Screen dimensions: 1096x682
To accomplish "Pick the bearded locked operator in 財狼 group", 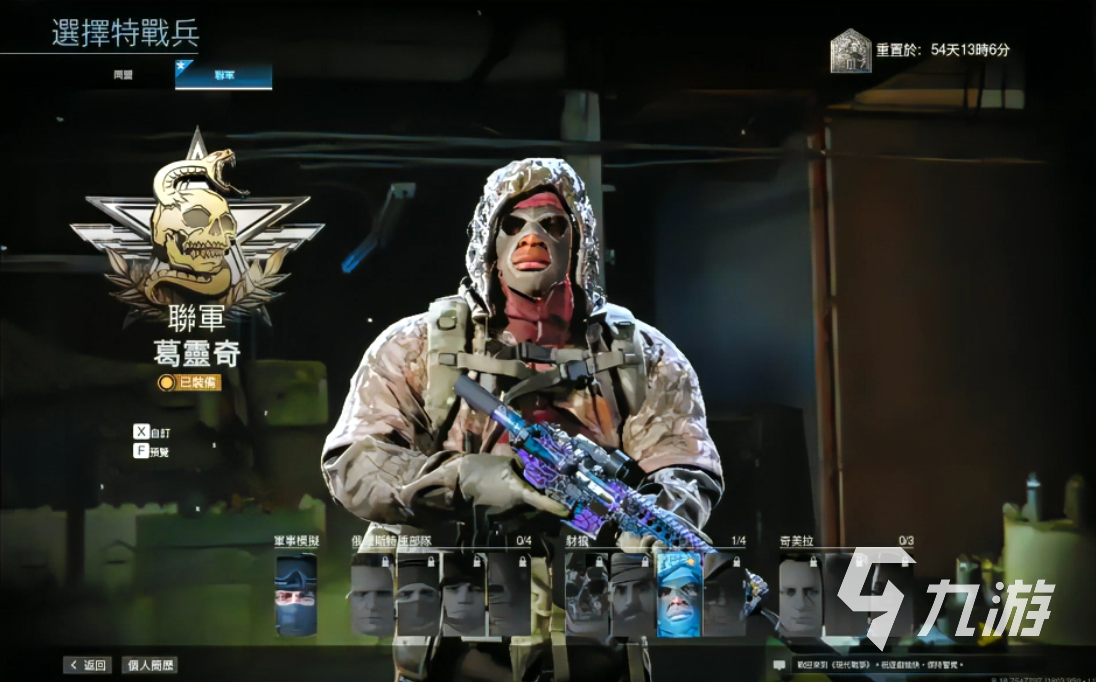I will point(632,595).
